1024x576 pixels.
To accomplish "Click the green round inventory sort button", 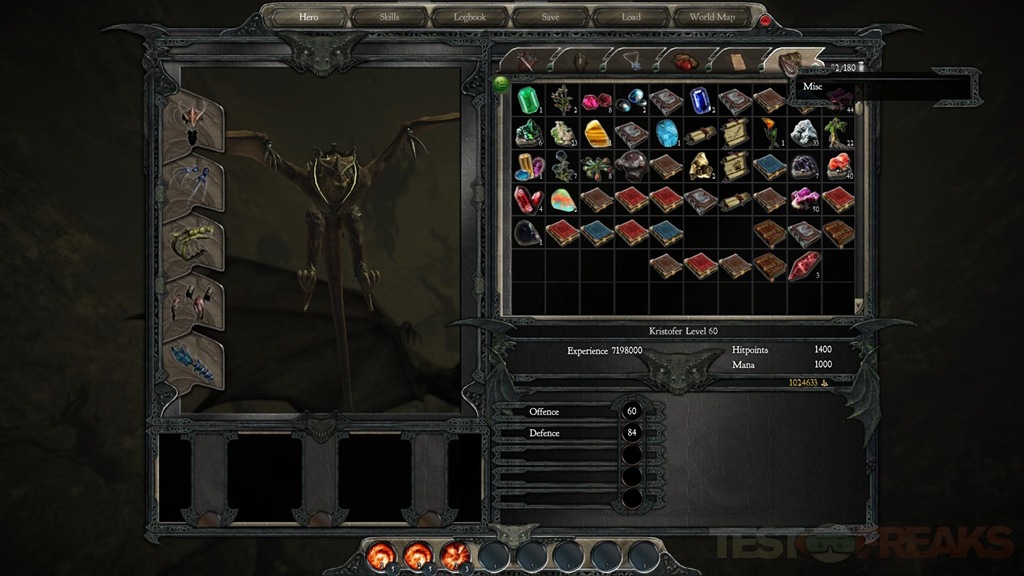I will point(501,83).
